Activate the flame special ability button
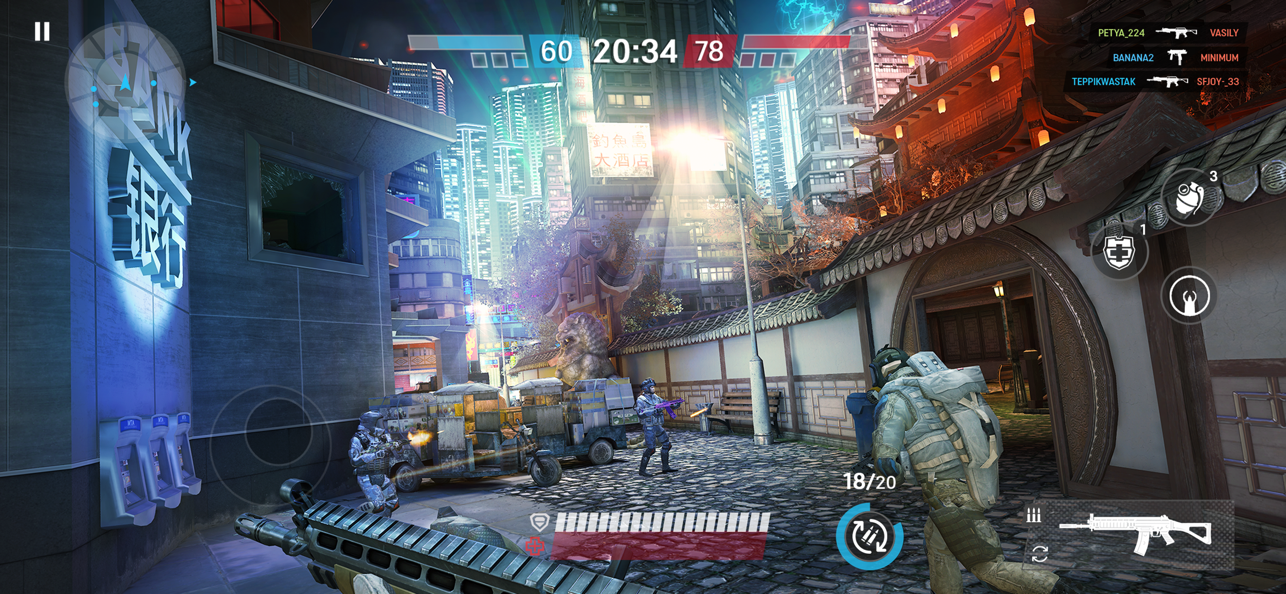This screenshot has width=1286, height=594. (1189, 296)
